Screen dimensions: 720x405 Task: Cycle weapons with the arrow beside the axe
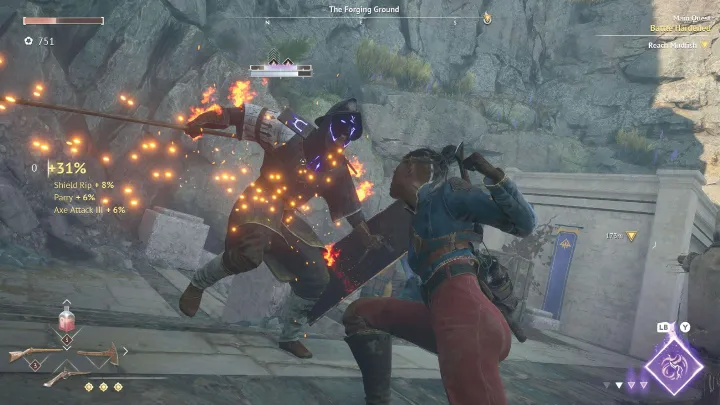coord(125,351)
